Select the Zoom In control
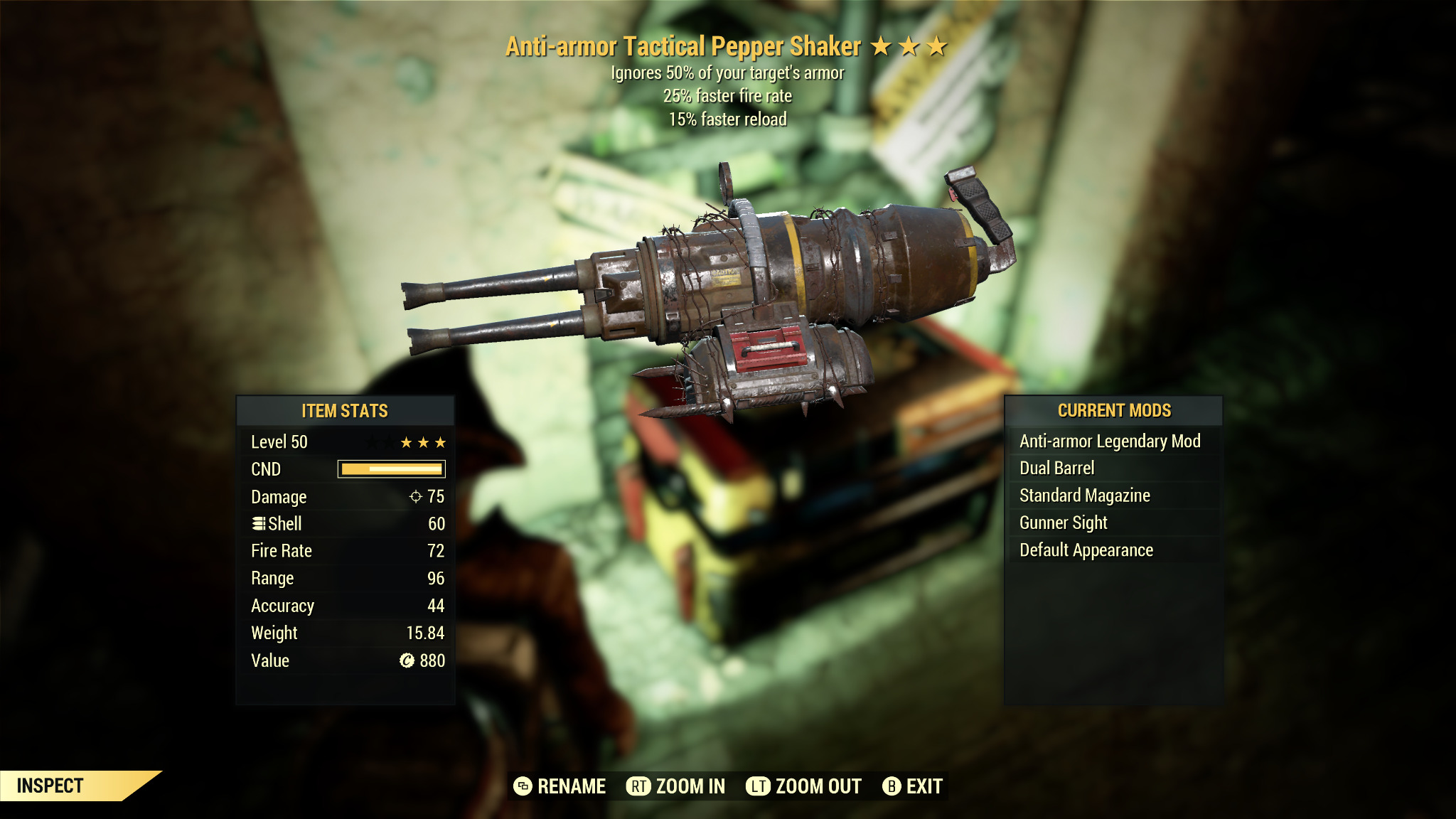1456x819 pixels. 675,786
